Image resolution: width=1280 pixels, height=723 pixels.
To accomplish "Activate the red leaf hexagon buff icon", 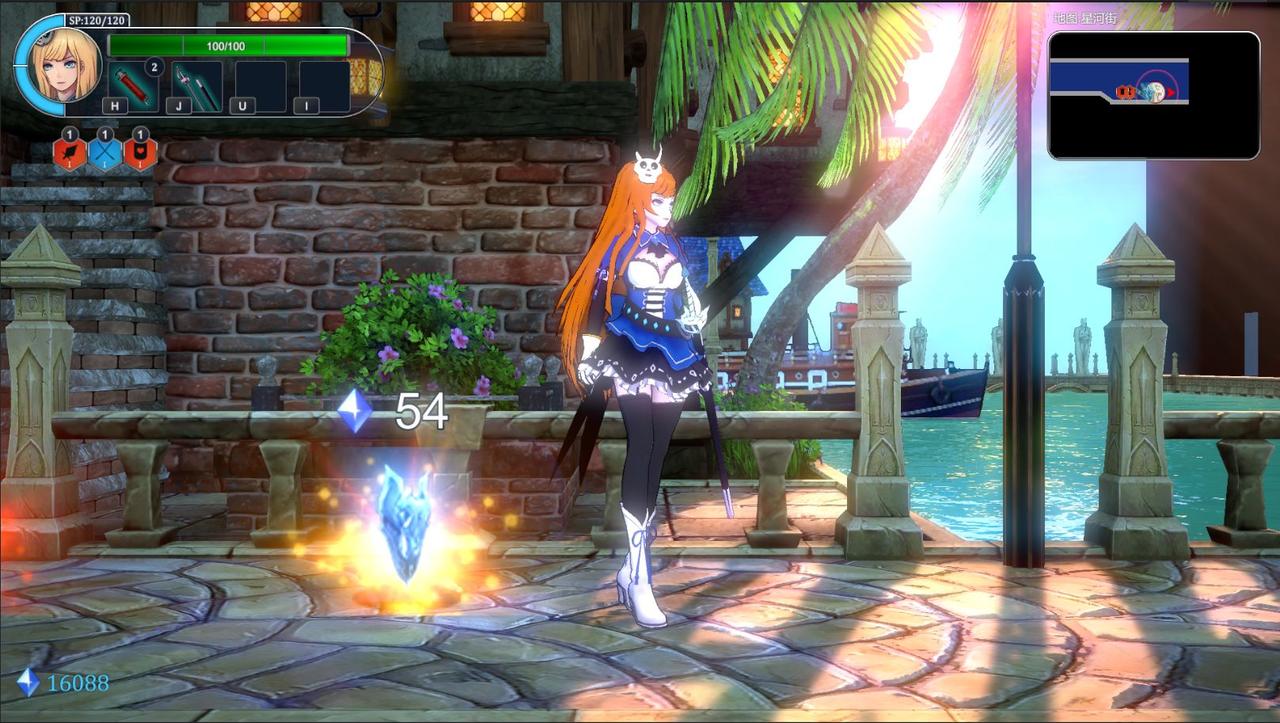I will coord(70,154).
